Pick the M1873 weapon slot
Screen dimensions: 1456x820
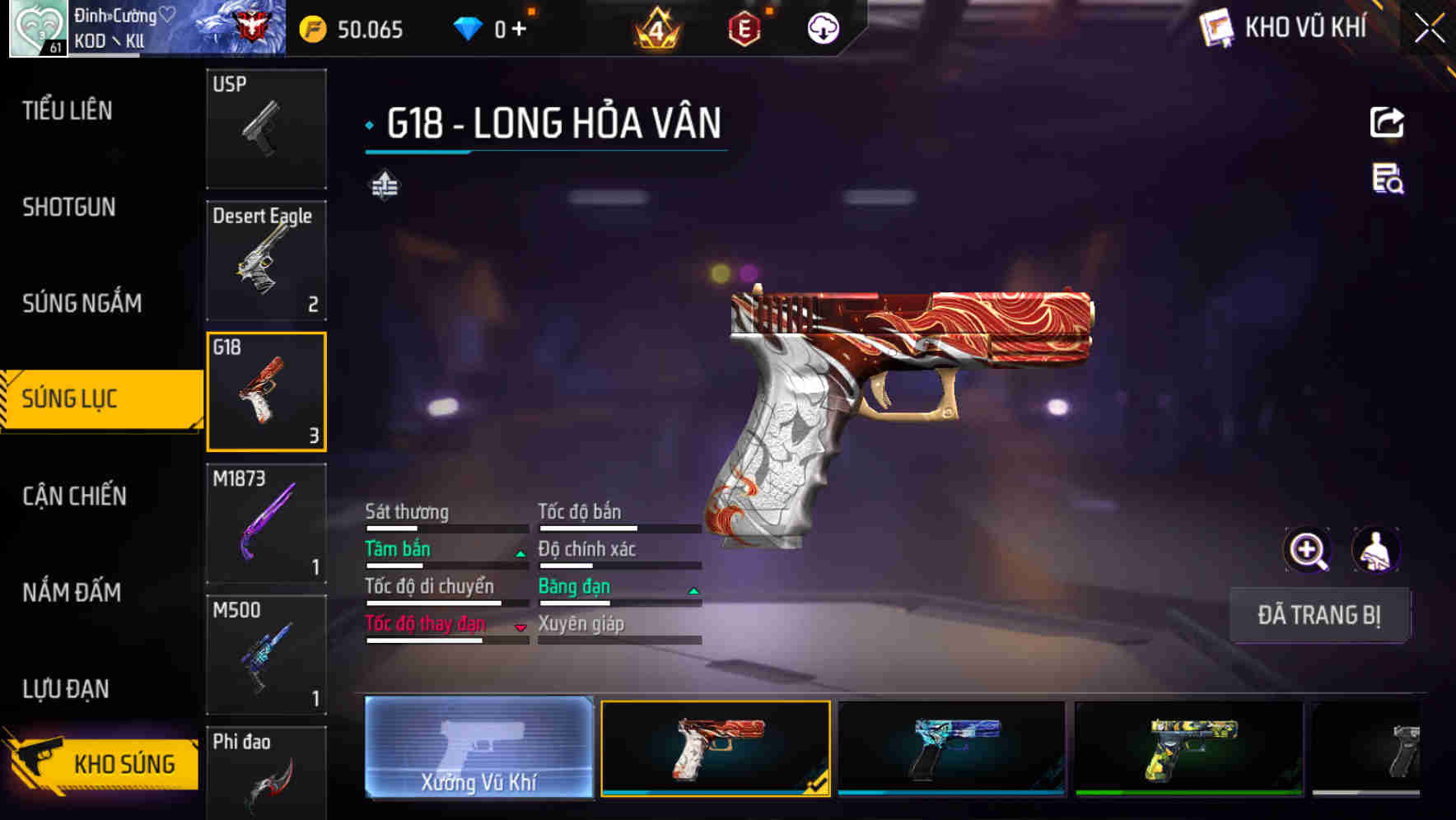coord(266,524)
